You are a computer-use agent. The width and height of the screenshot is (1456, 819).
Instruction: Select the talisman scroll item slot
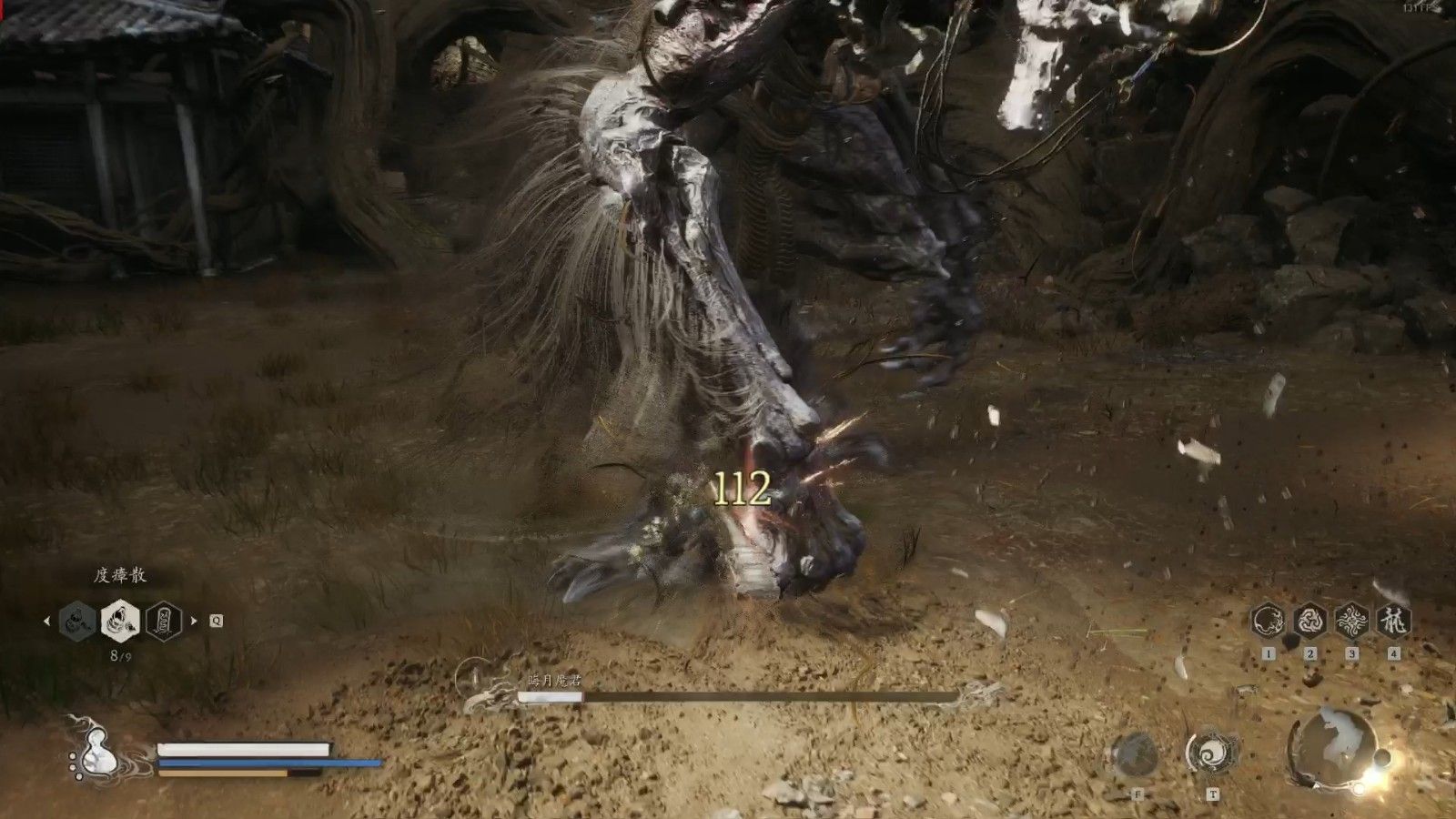[x=164, y=622]
